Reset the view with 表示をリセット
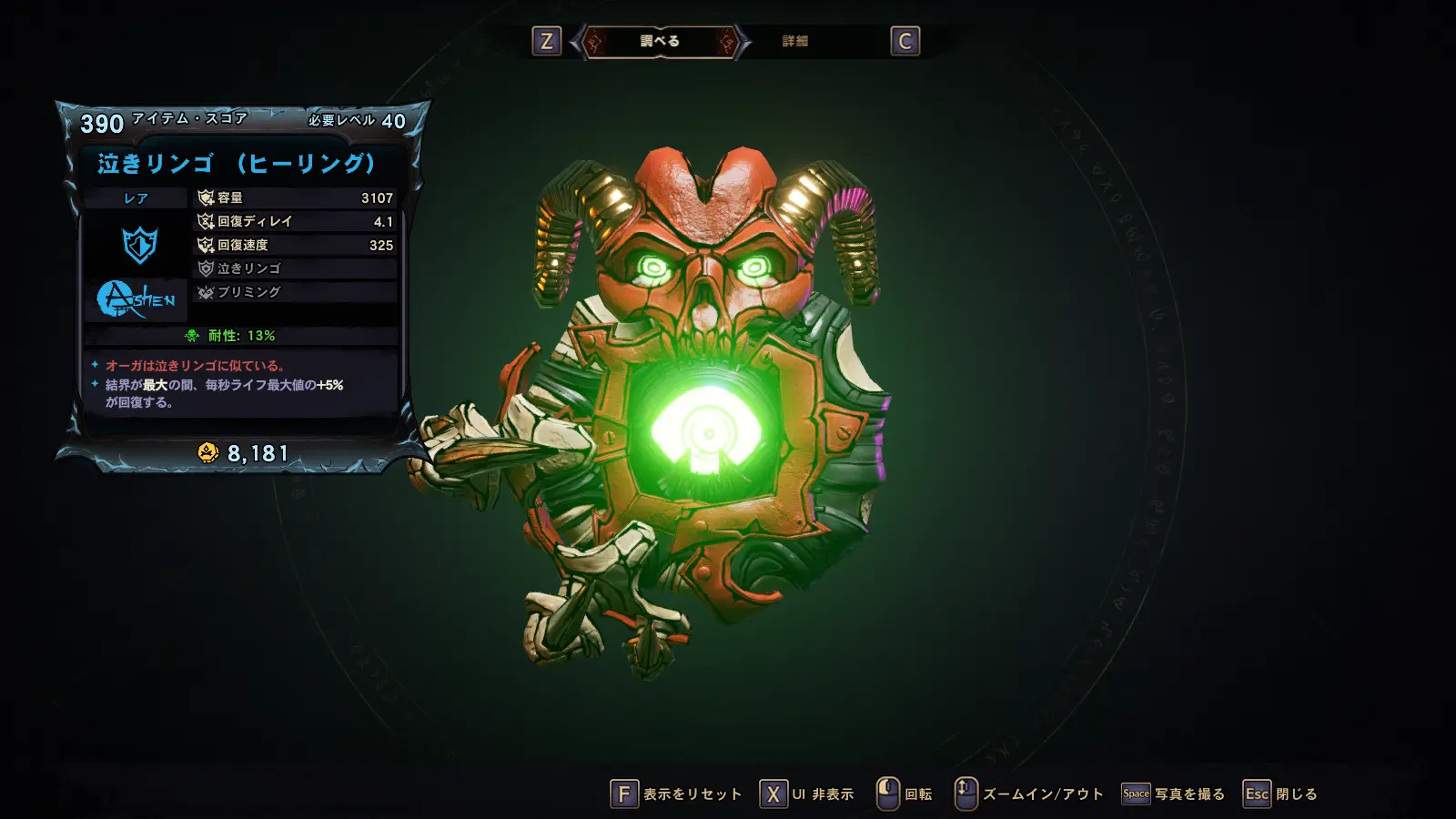The width and height of the screenshot is (1456, 819). 676,794
